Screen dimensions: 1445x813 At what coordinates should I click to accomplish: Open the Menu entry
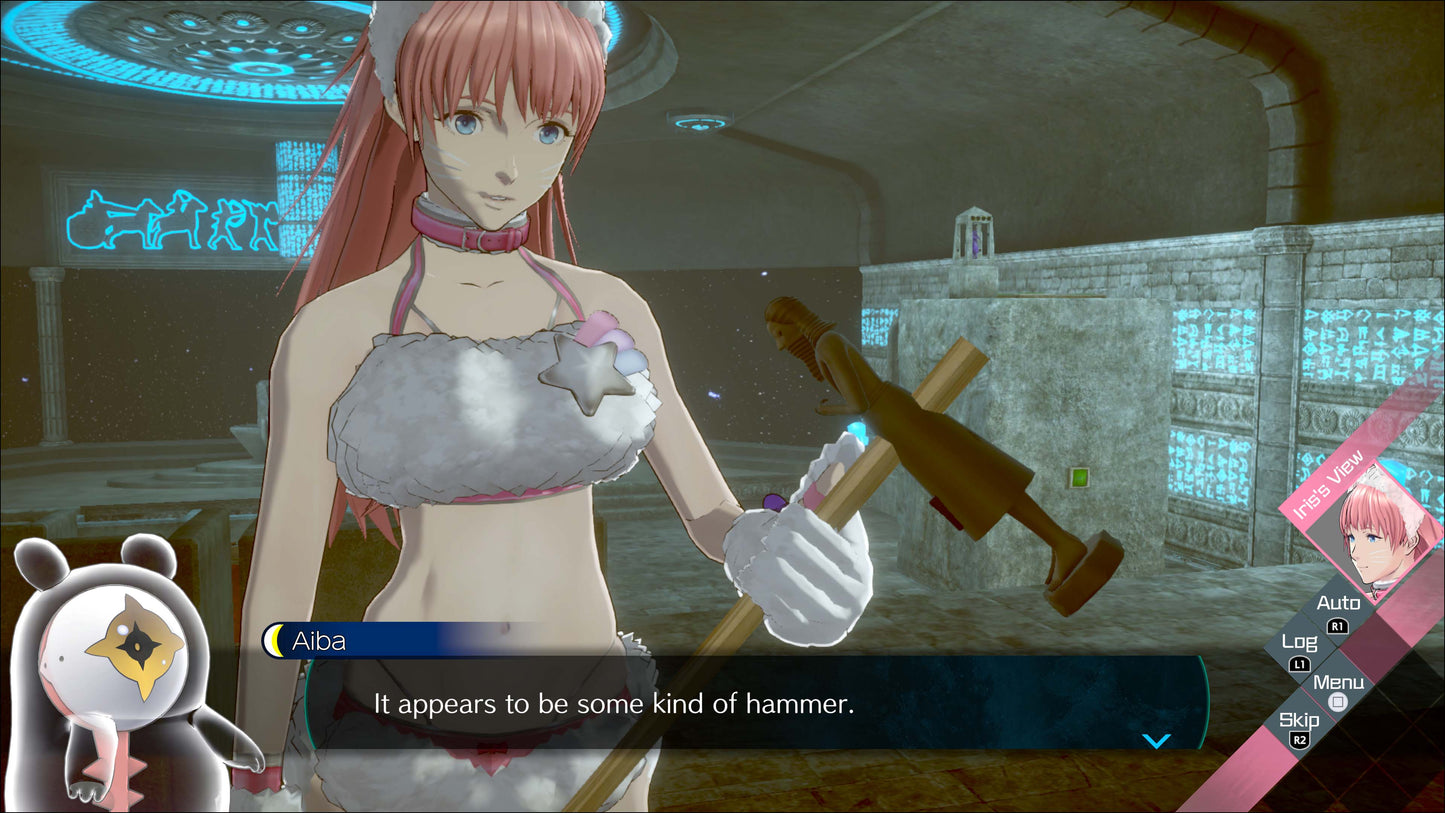click(x=1337, y=681)
